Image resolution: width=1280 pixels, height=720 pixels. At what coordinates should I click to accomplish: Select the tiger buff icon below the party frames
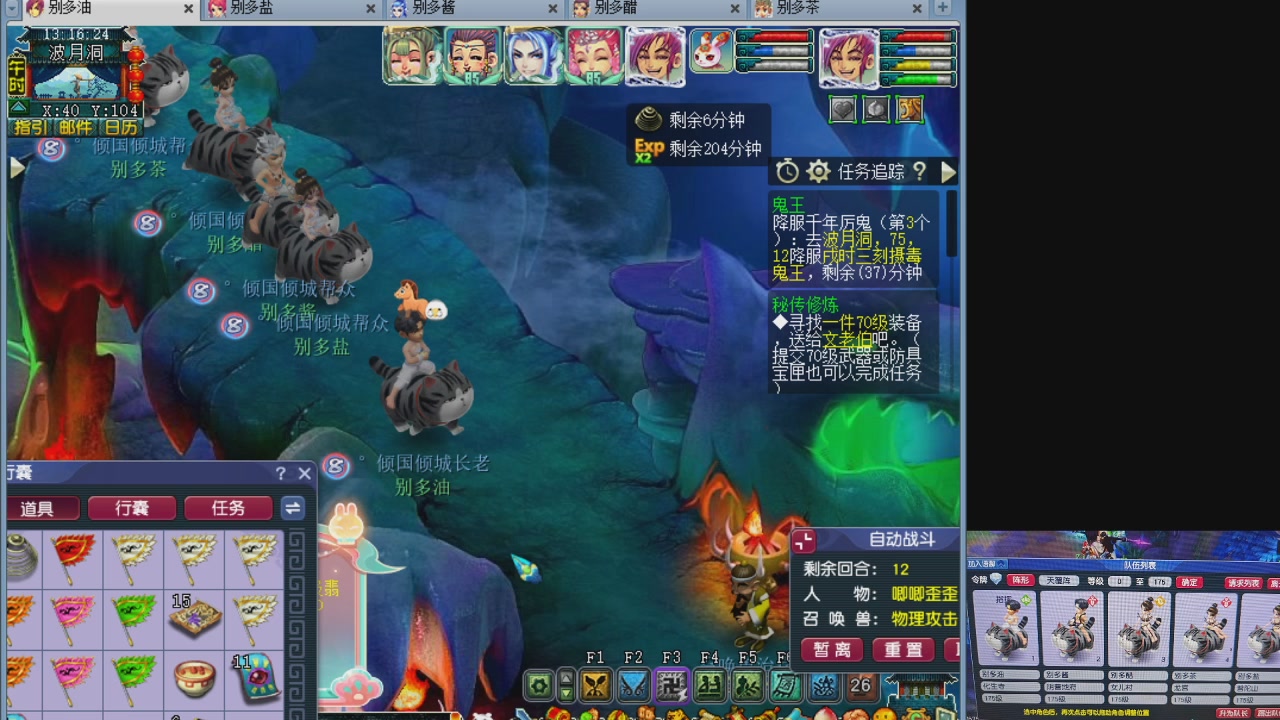pyautogui.click(x=909, y=109)
